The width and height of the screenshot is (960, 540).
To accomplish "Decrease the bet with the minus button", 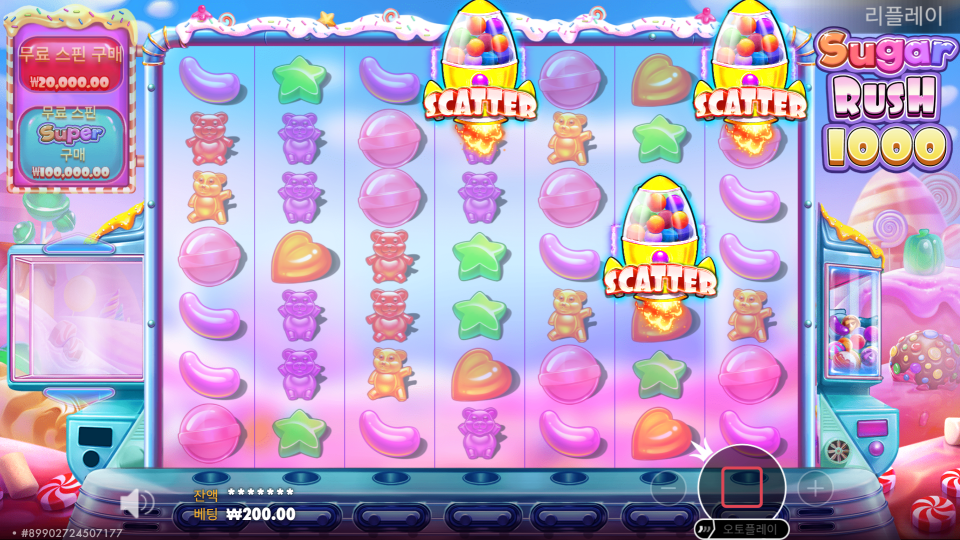I will click(x=668, y=488).
